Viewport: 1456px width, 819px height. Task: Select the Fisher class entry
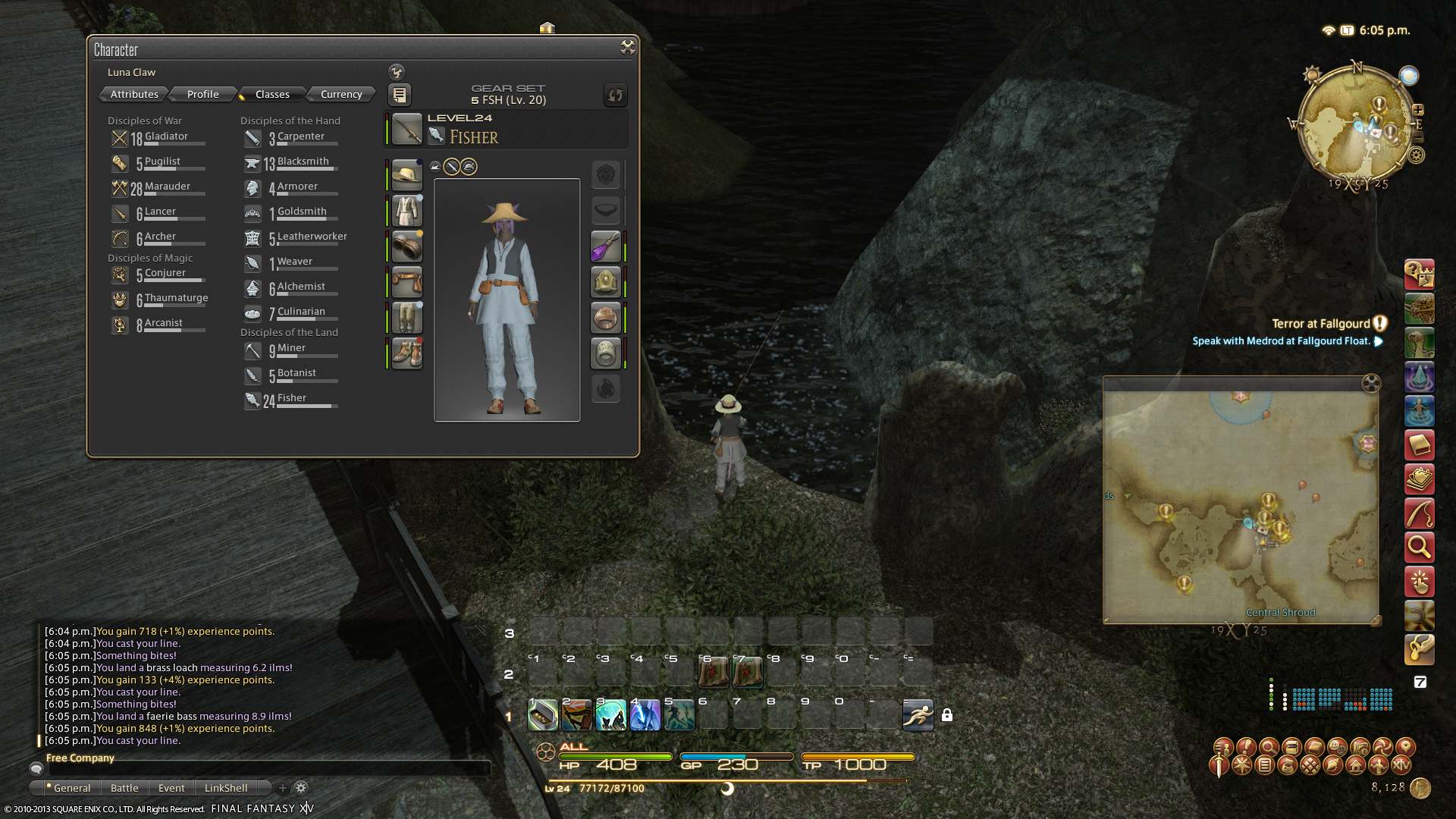[291, 399]
